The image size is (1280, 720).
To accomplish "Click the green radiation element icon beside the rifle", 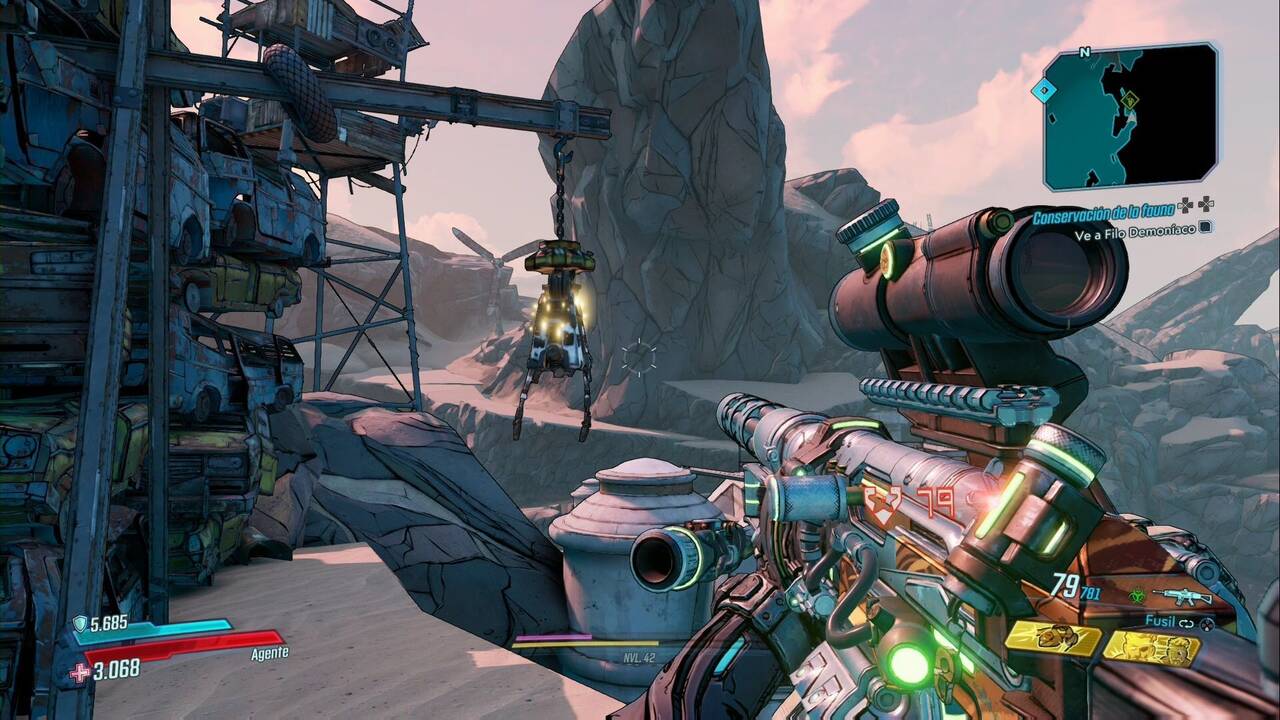I will (1138, 596).
